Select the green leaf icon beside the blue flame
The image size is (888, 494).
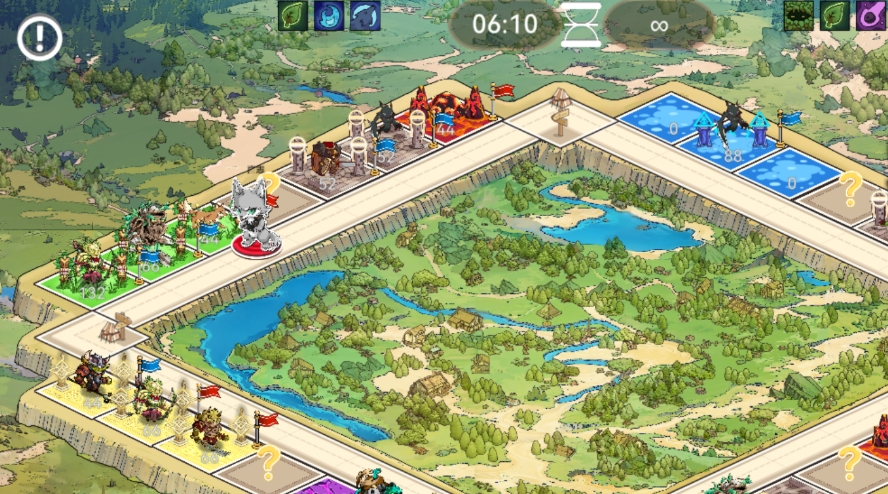(292, 15)
